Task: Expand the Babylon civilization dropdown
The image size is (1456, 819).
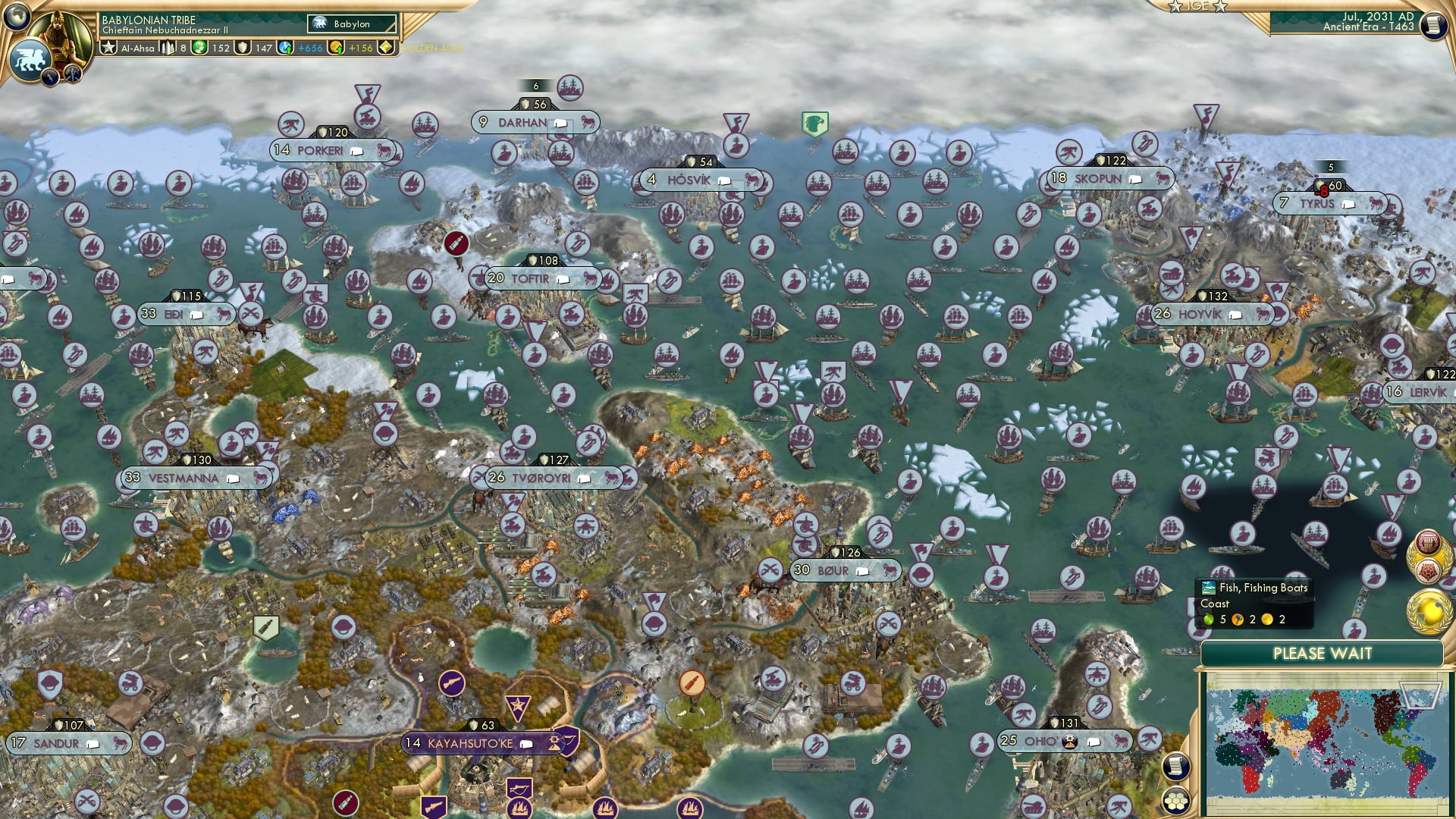Action: click(352, 24)
